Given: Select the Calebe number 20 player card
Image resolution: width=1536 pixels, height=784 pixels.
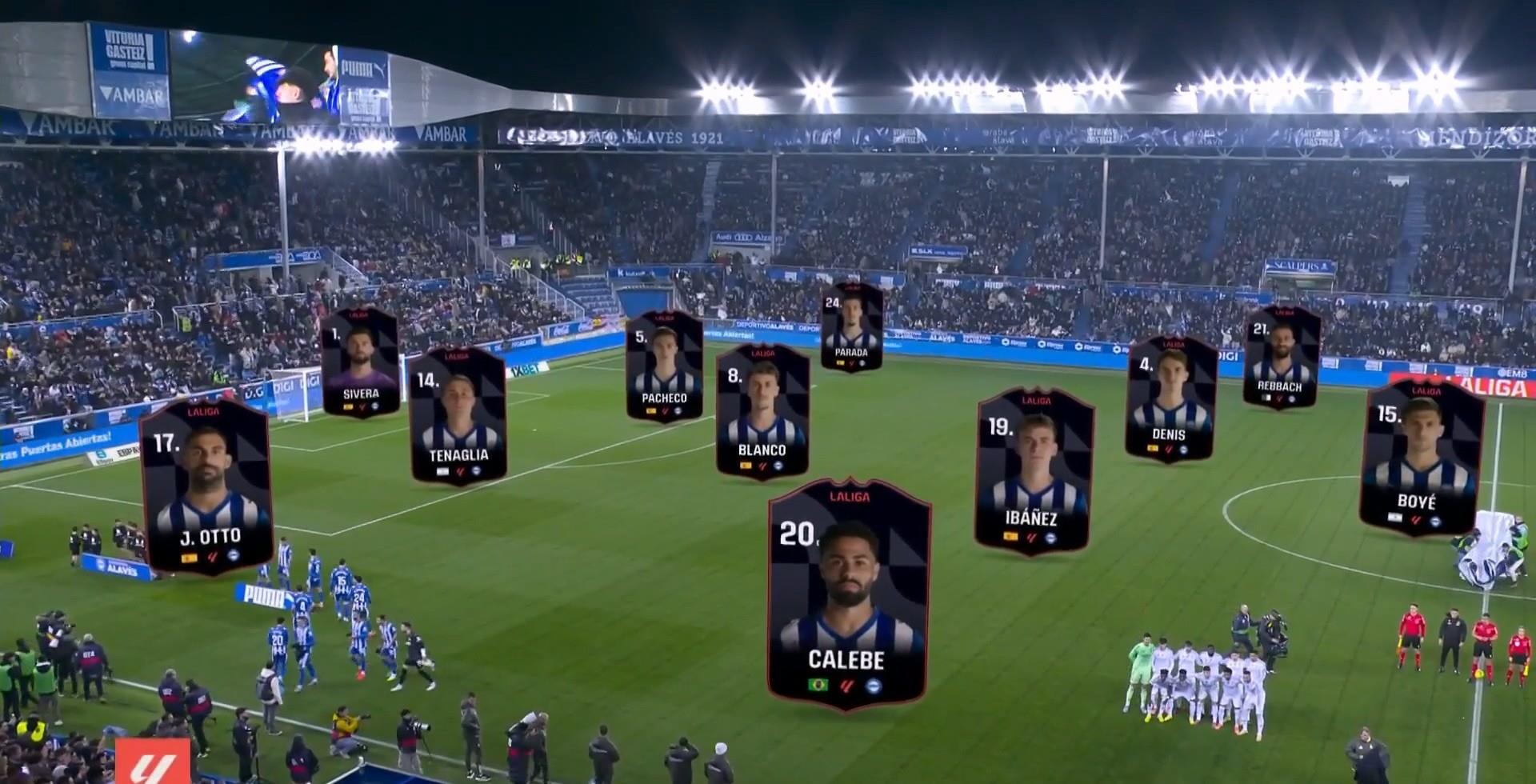Looking at the screenshot, I should coord(848,594).
